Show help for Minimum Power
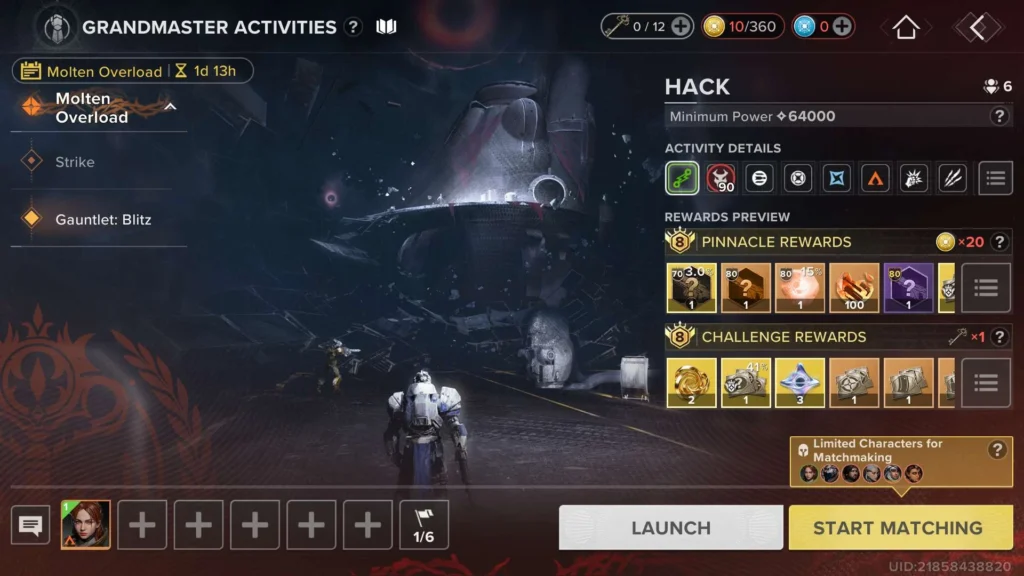1024x576 pixels. pyautogui.click(x=998, y=116)
